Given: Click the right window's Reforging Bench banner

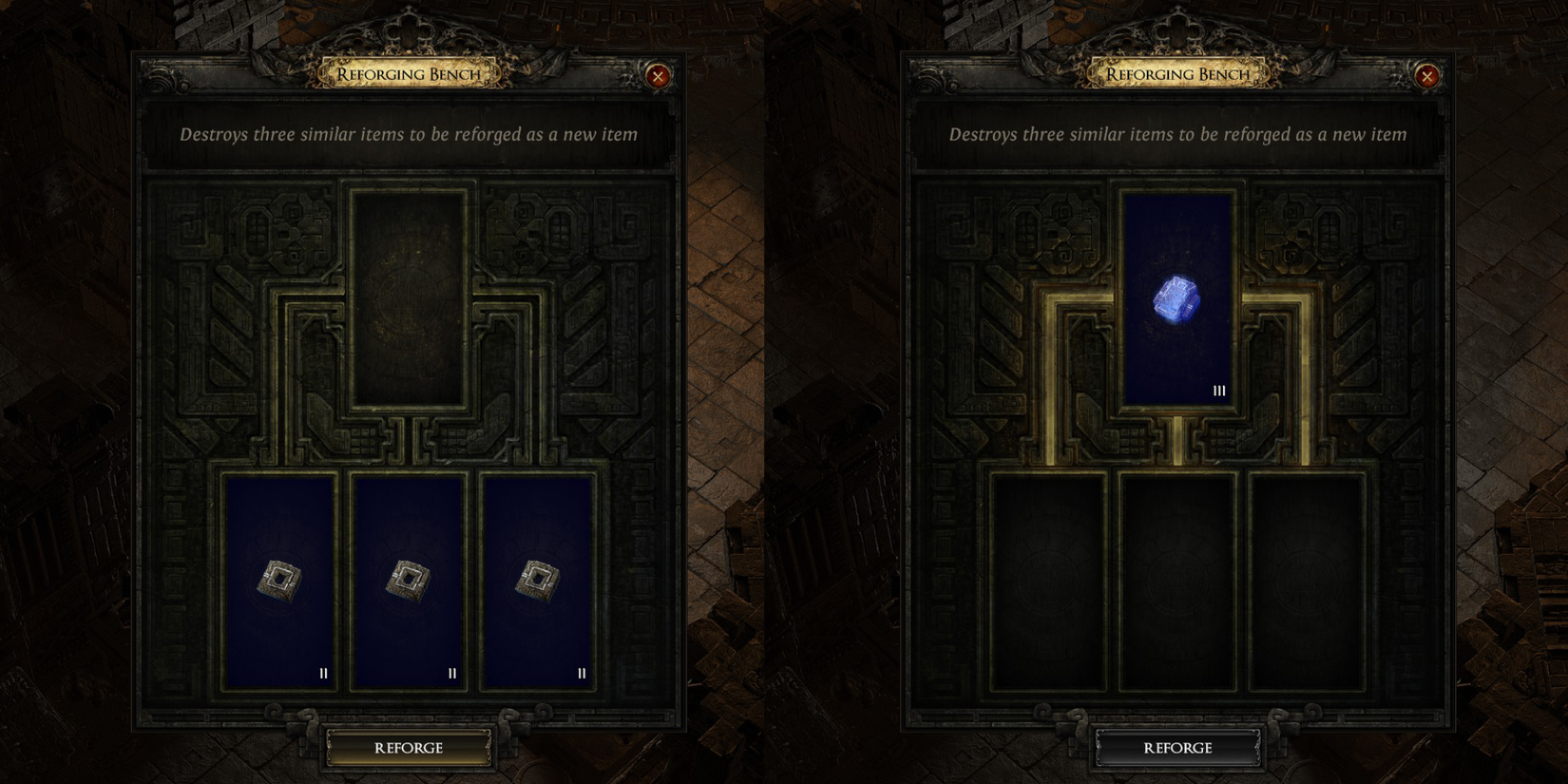Looking at the screenshot, I should pos(1178,72).
